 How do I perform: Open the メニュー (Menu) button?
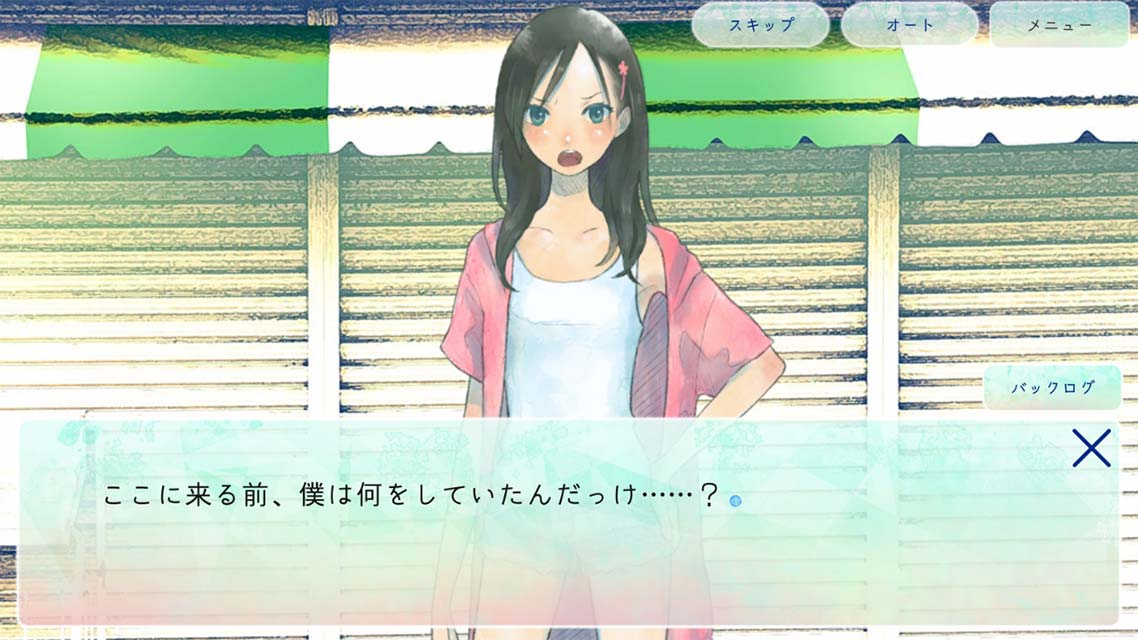[x=1059, y=25]
